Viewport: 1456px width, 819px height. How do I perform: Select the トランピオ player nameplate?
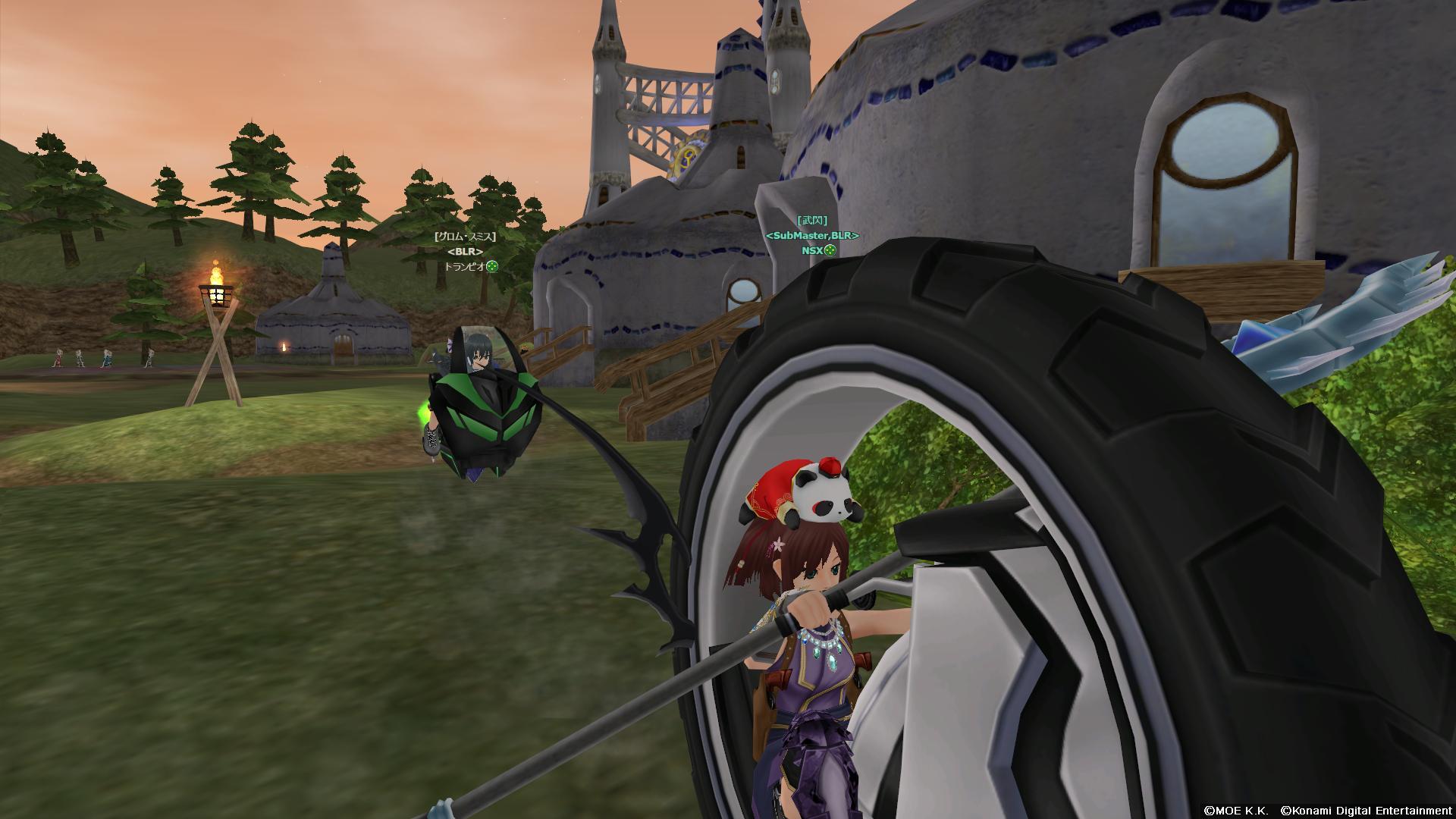pyautogui.click(x=465, y=266)
